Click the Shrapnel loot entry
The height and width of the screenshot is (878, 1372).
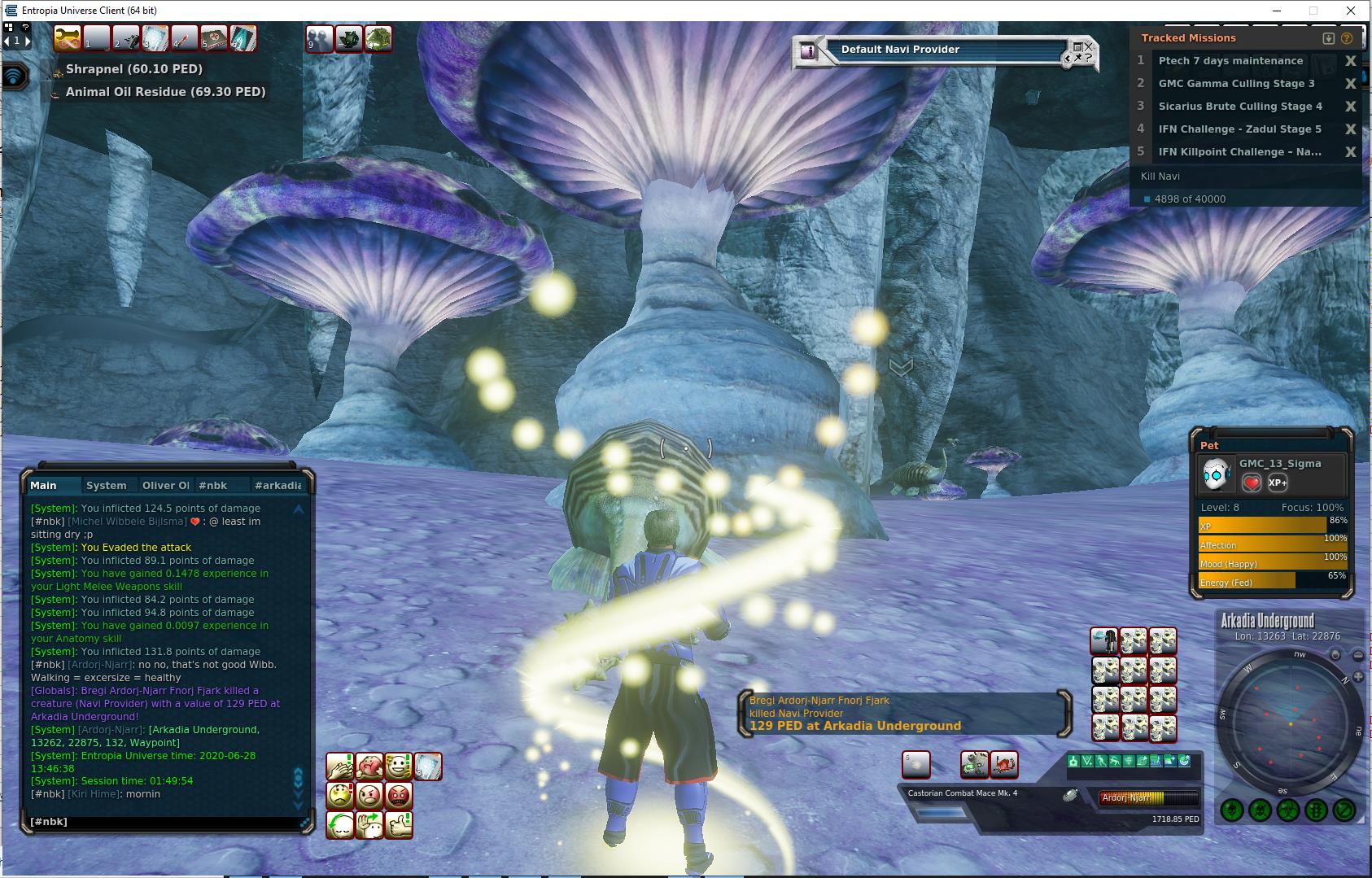(134, 69)
